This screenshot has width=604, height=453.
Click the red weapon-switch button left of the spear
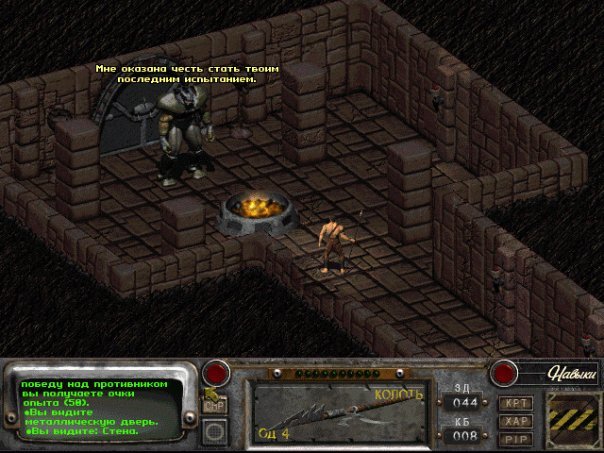coord(215,374)
